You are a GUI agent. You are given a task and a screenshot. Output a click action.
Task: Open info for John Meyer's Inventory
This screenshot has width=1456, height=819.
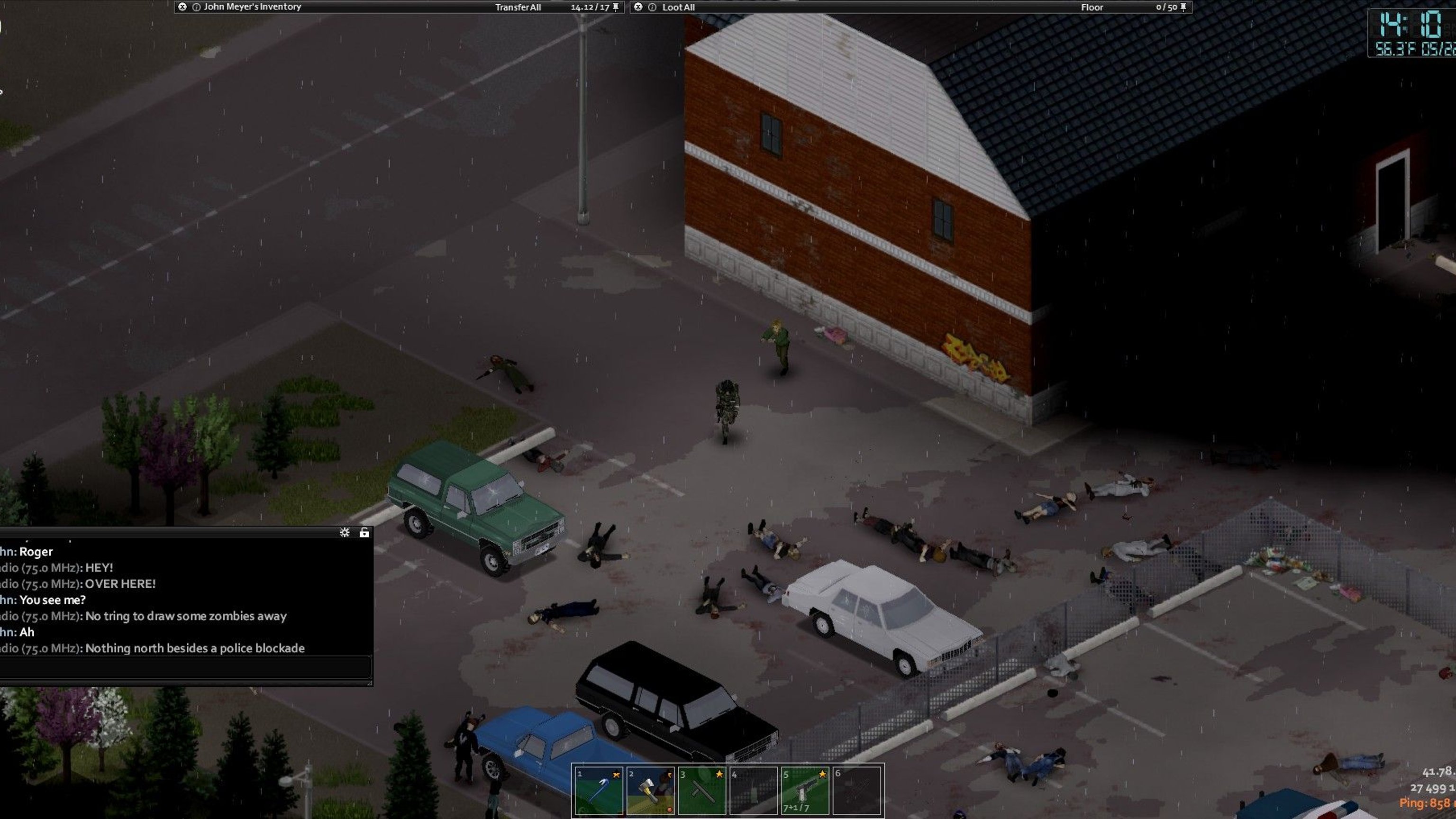tap(196, 8)
